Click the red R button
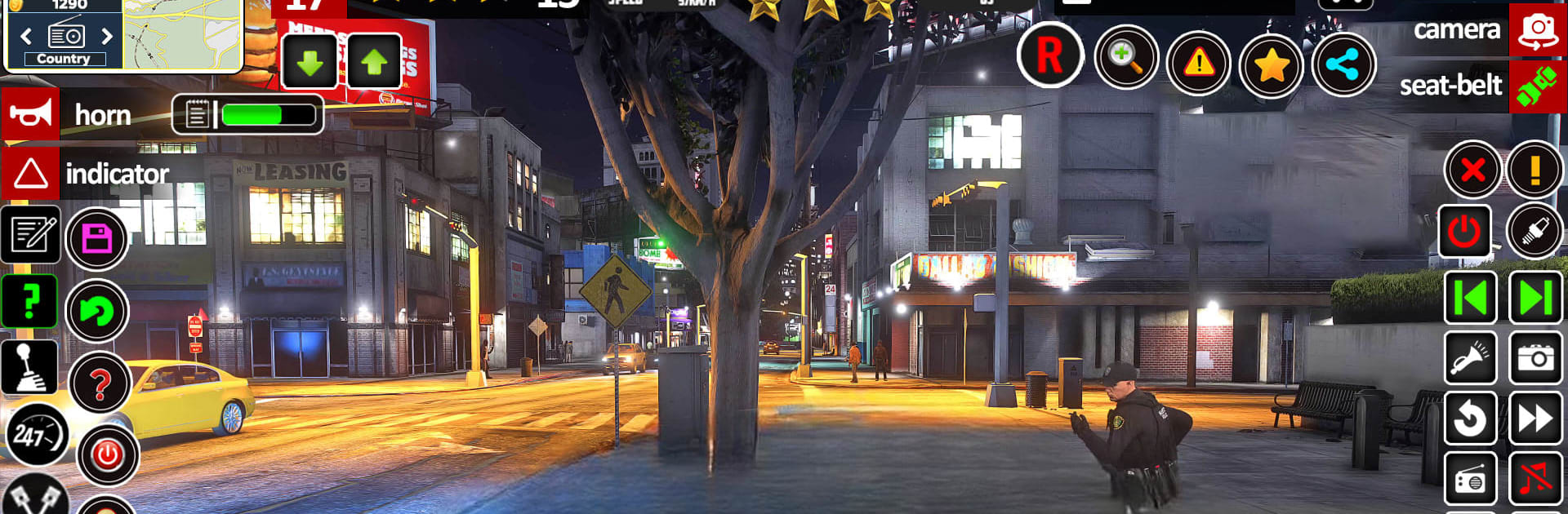Viewport: 1568px width, 514px height. coord(1049,55)
